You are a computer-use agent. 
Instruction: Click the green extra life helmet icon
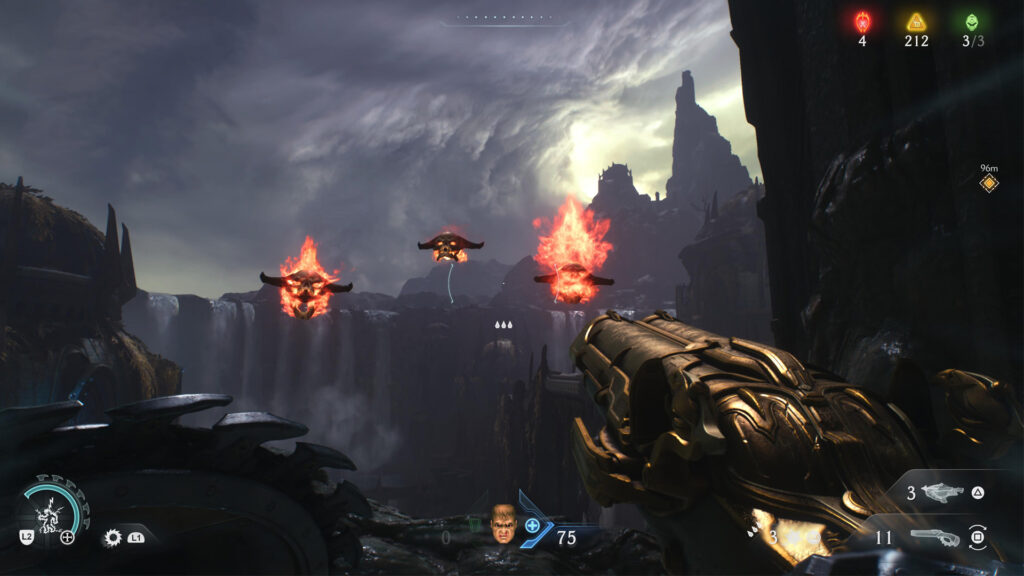971,21
